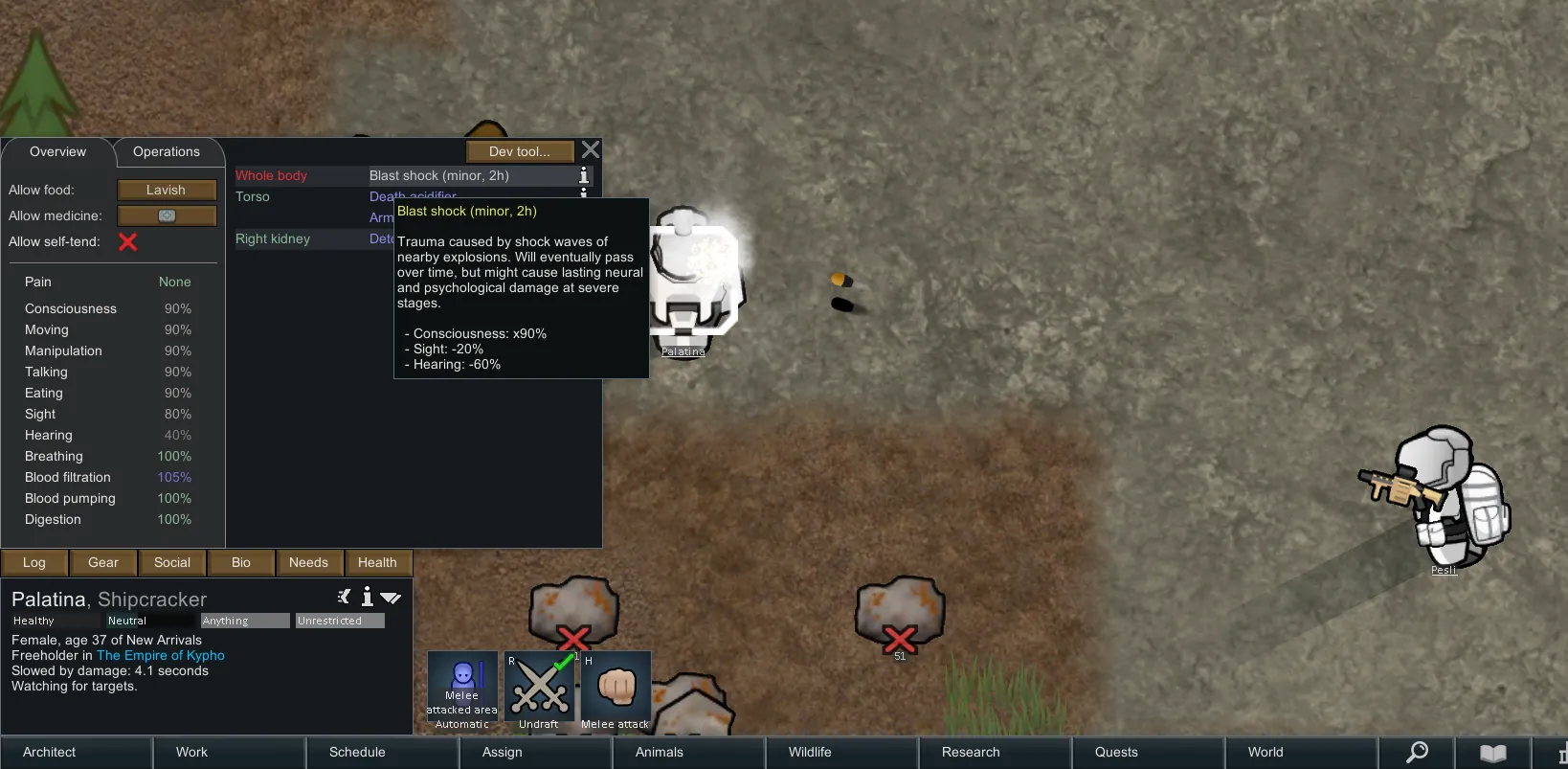View the Social tab
Screen dimensions: 1568x769
tap(172, 563)
